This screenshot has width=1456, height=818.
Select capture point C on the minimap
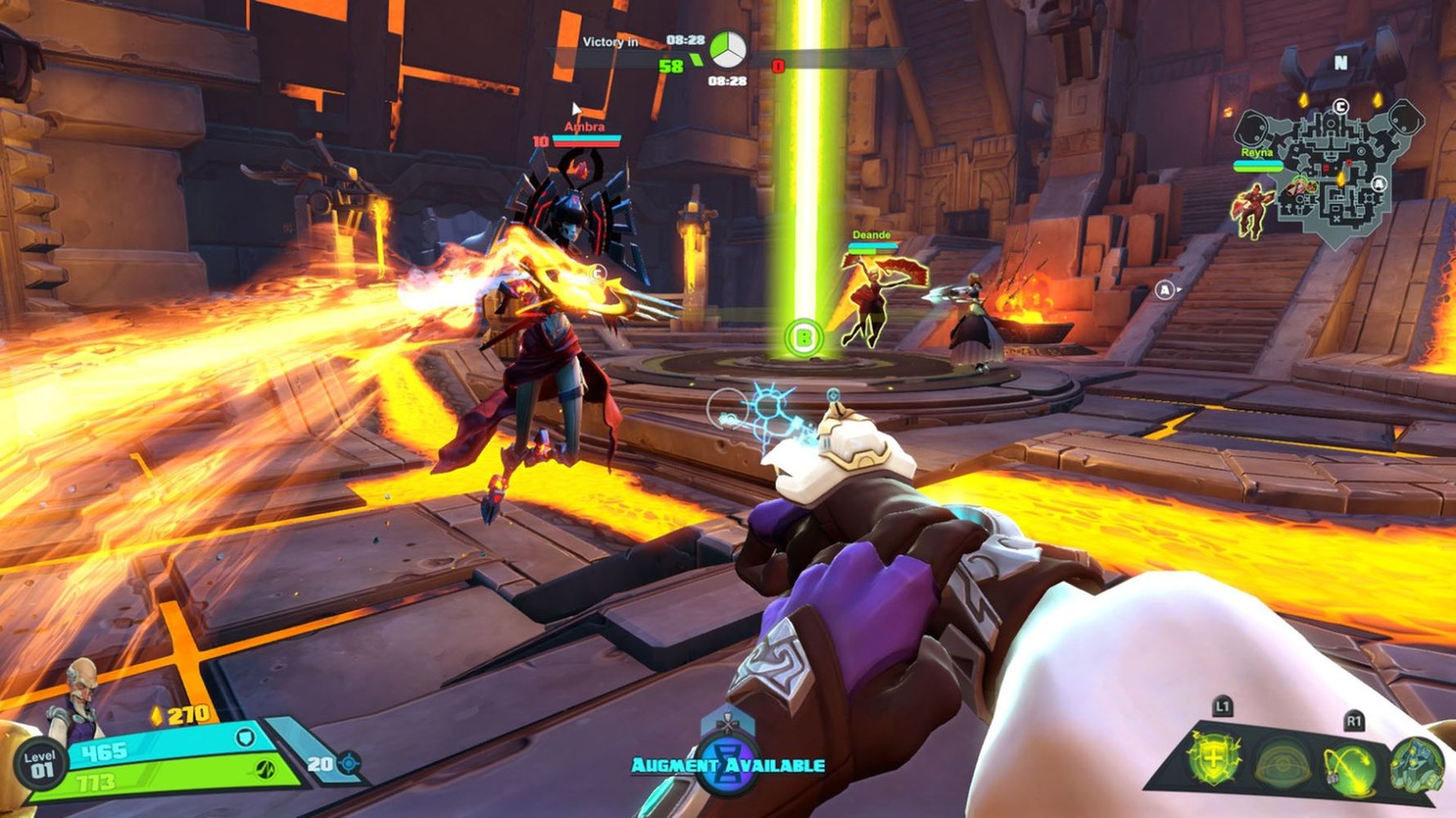point(1341,106)
